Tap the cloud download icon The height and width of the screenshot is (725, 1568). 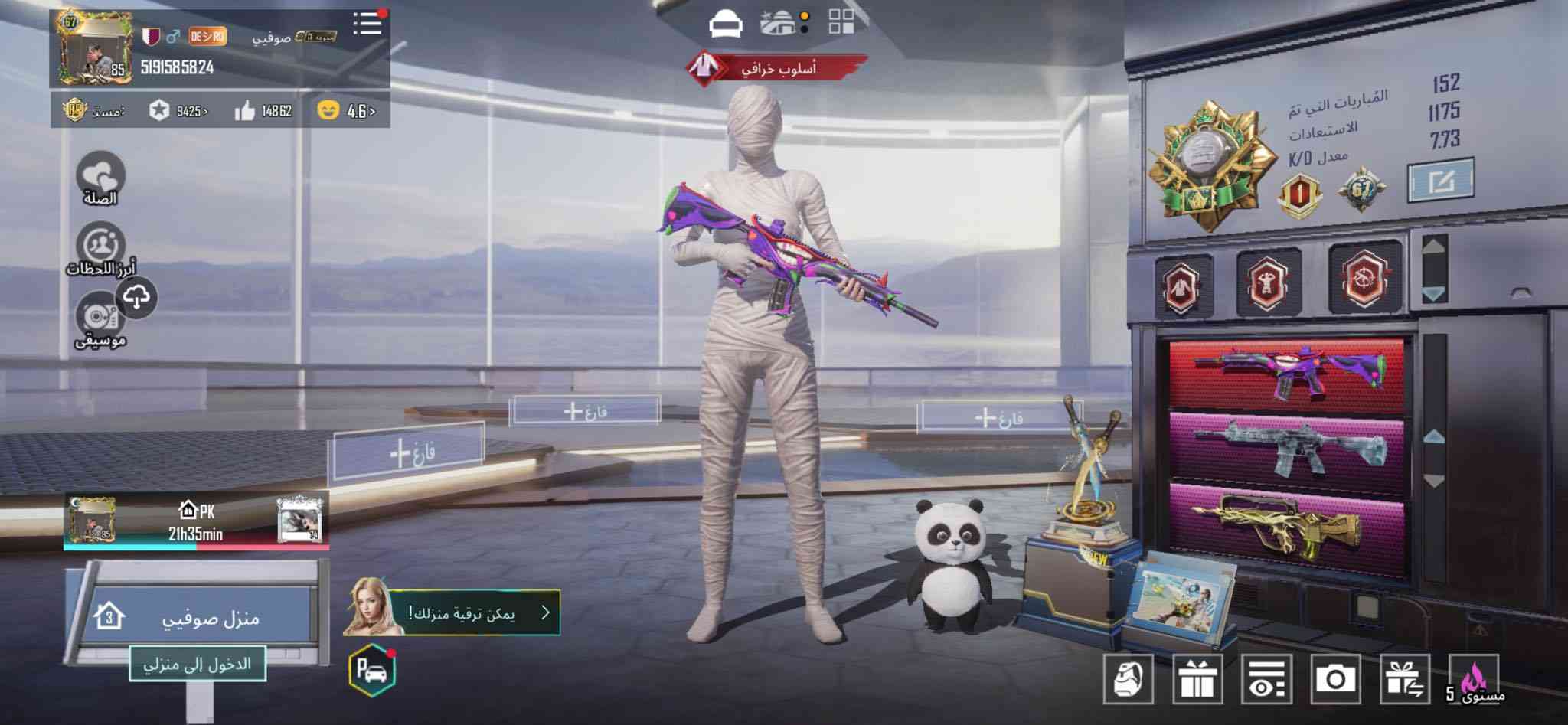(136, 297)
